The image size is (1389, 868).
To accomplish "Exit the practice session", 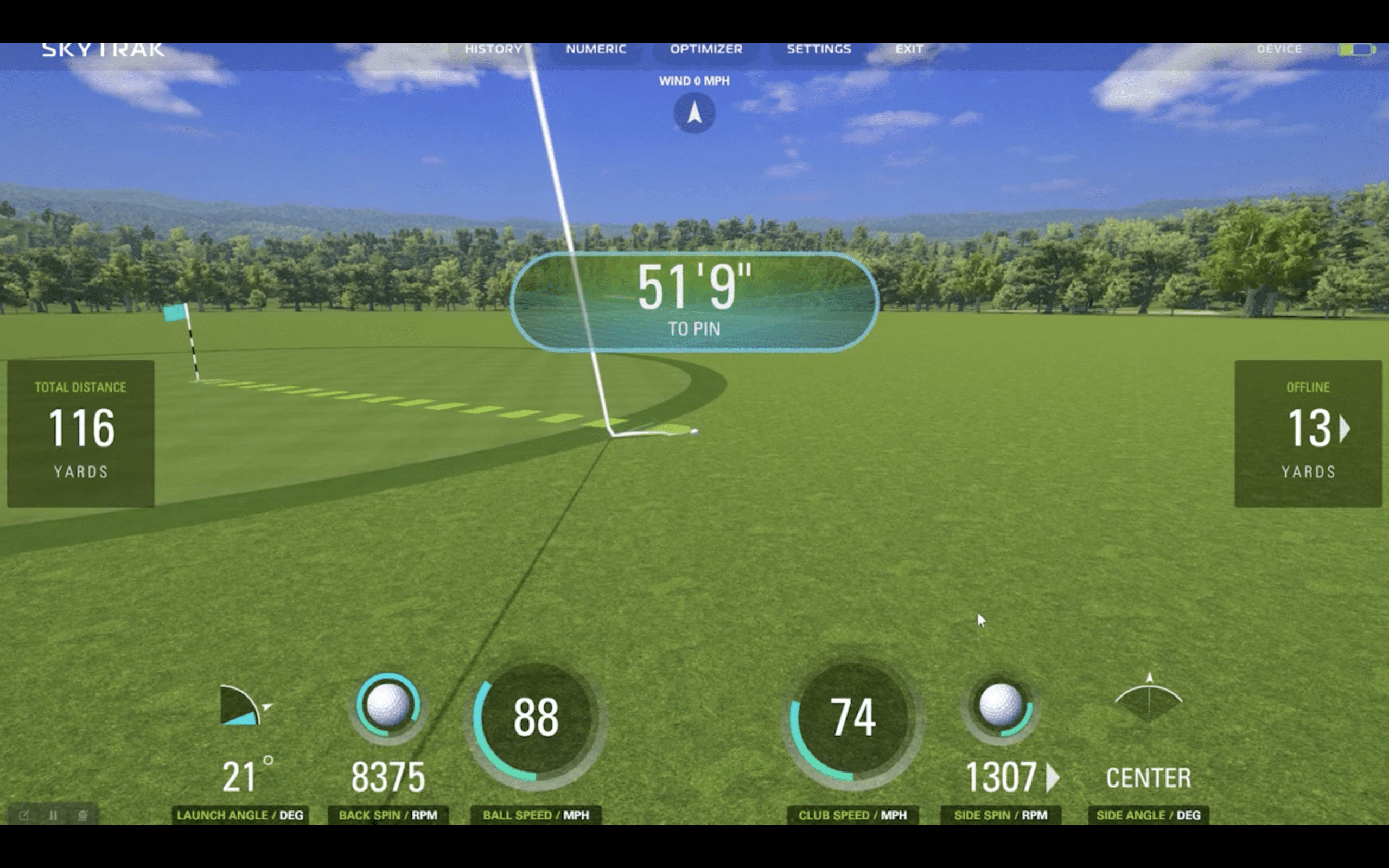I will pyautogui.click(x=909, y=49).
